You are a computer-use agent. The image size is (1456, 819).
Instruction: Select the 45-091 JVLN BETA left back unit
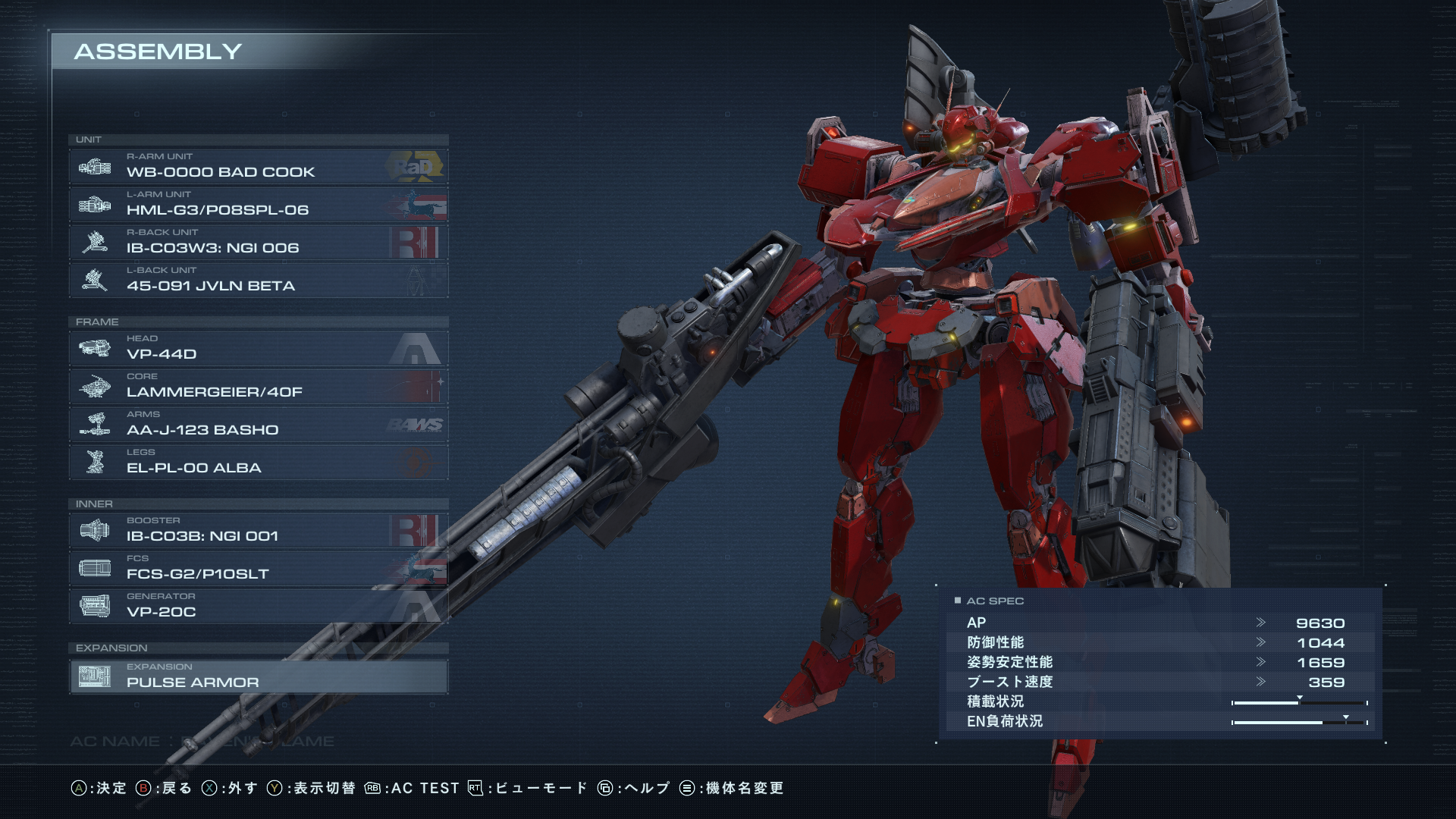point(258,280)
